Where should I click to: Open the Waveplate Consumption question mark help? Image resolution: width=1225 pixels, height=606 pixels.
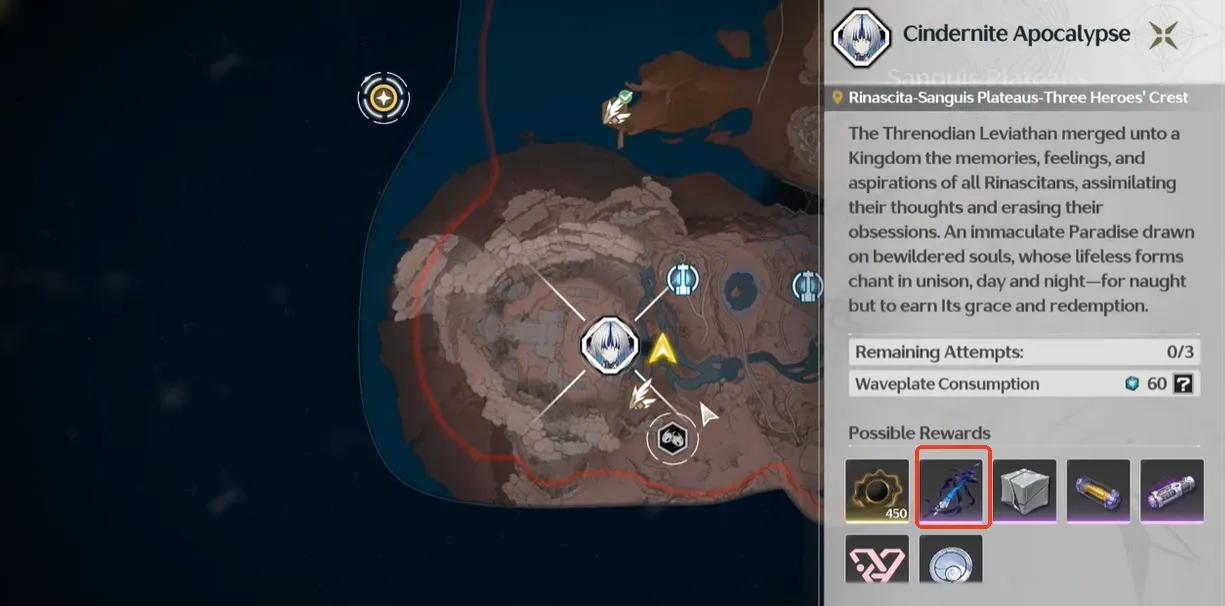pos(1183,384)
